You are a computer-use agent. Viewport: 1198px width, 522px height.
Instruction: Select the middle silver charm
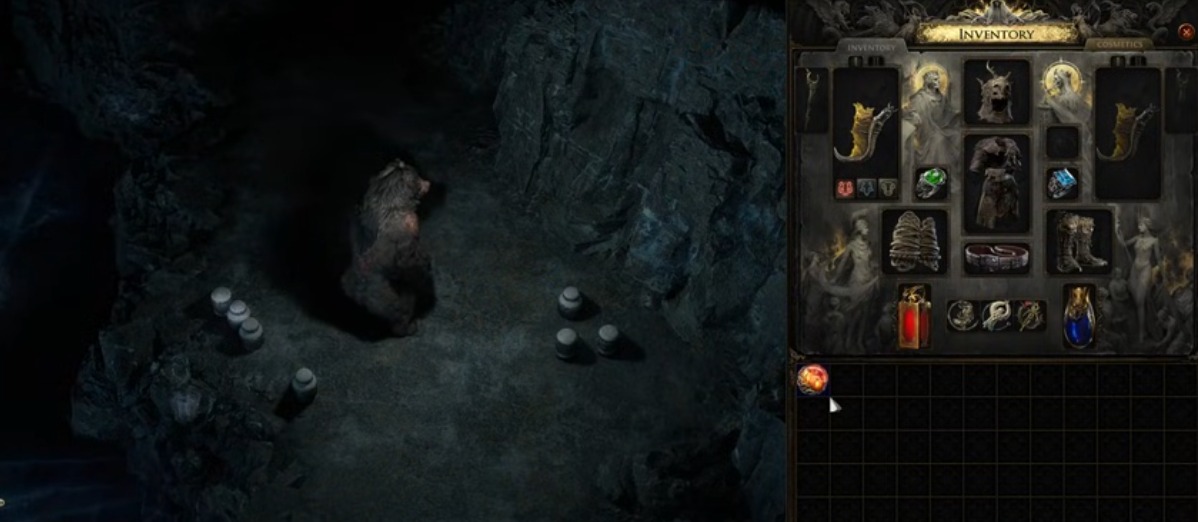(x=996, y=316)
